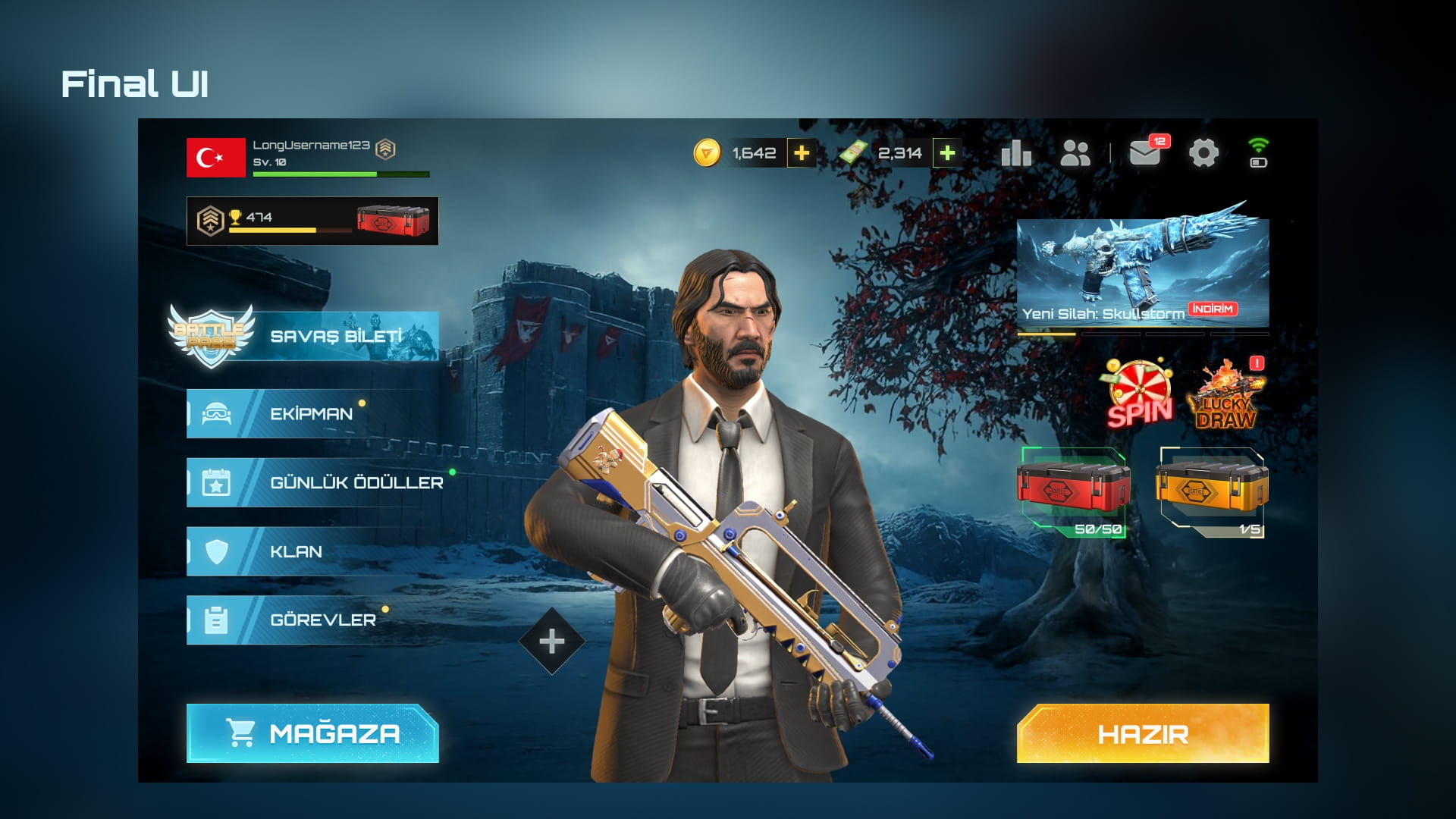Viewport: 1456px width, 819px height.
Task: Go to the Mağaza shop
Action: [x=312, y=733]
